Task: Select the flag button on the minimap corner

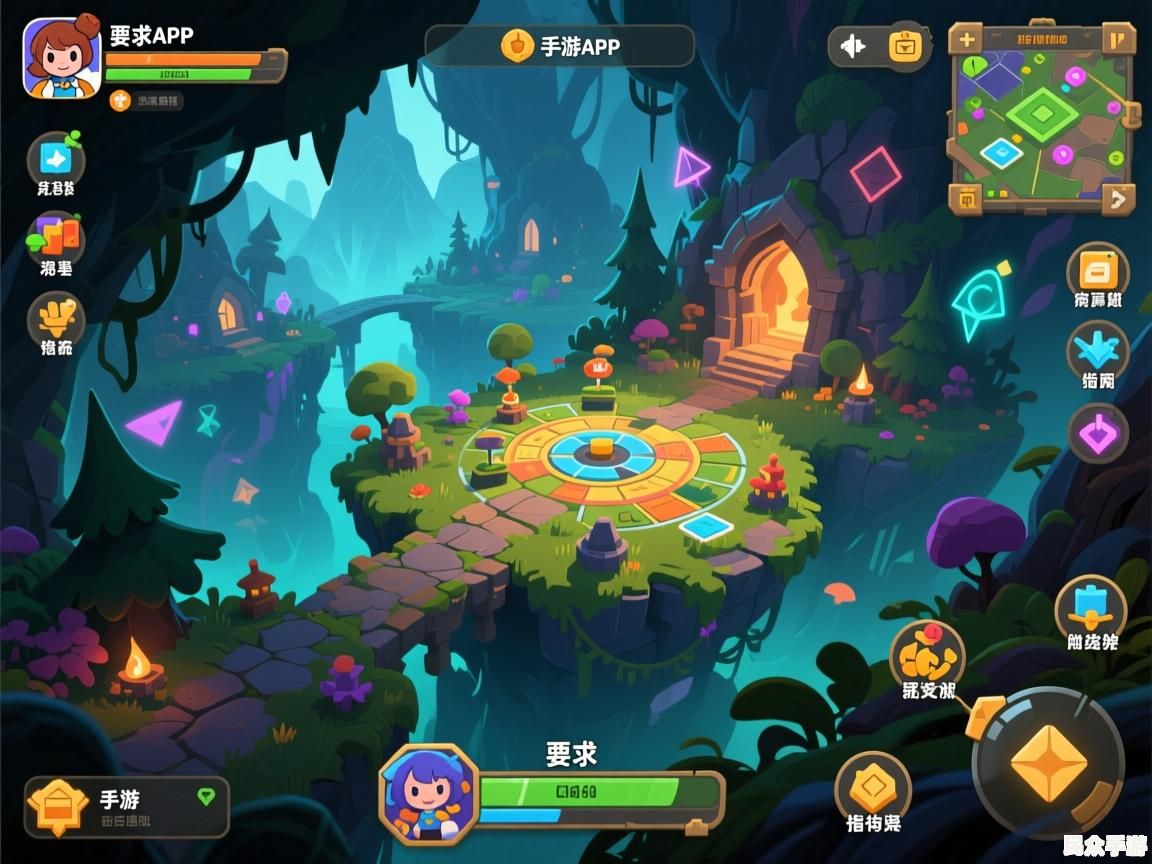Action: pos(1117,40)
